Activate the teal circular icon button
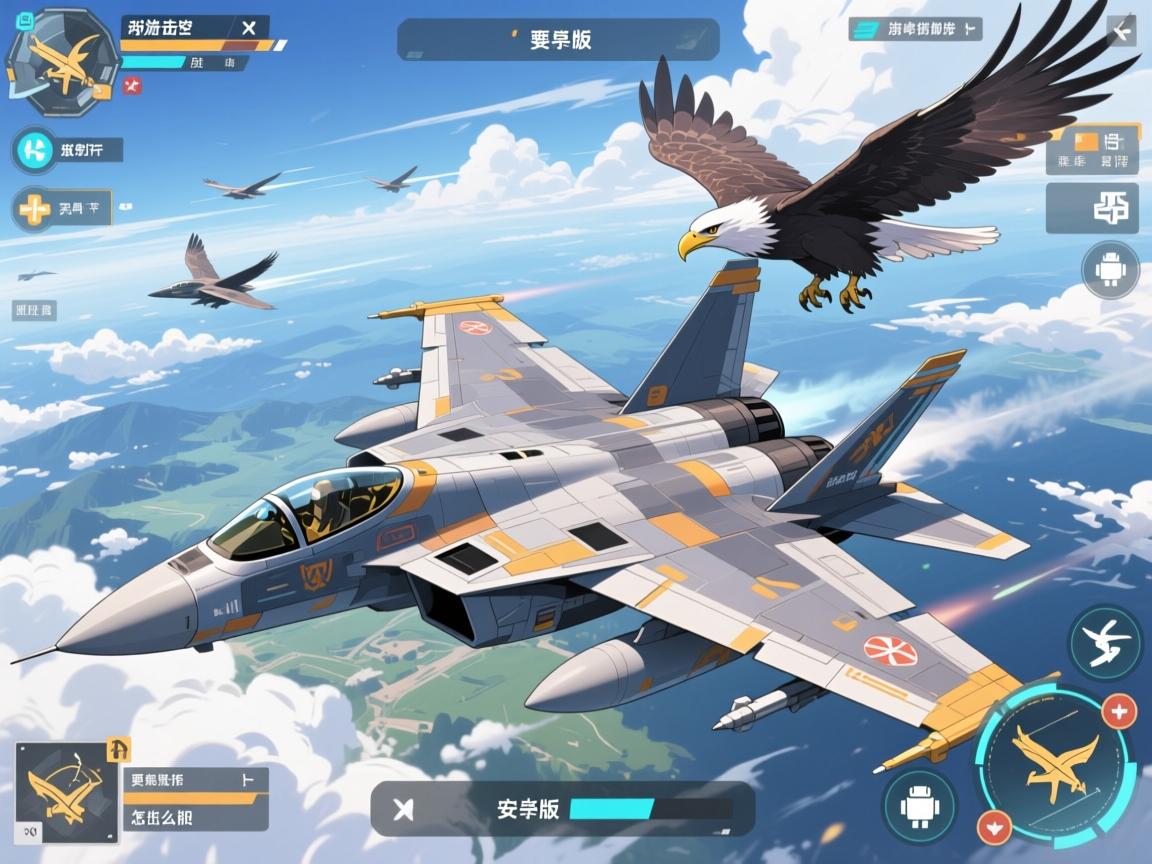The width and height of the screenshot is (1152, 864). (35, 151)
